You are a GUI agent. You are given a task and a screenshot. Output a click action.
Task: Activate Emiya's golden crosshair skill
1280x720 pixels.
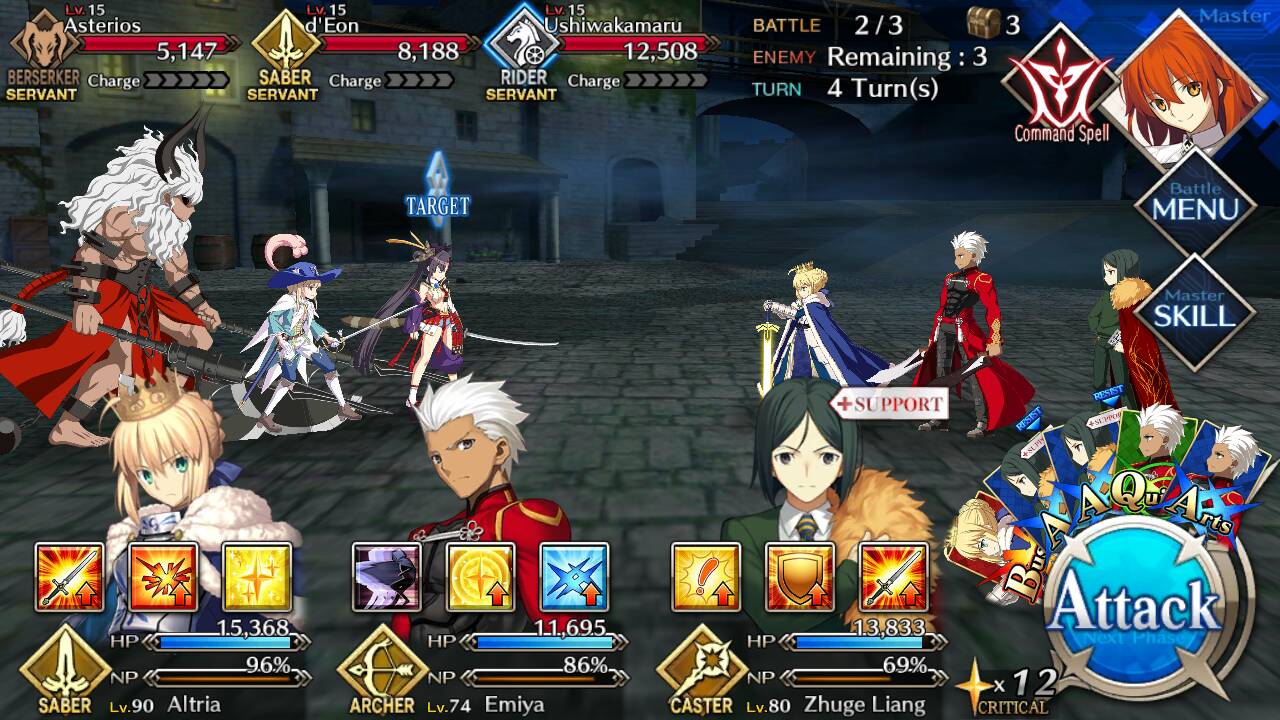tap(481, 577)
